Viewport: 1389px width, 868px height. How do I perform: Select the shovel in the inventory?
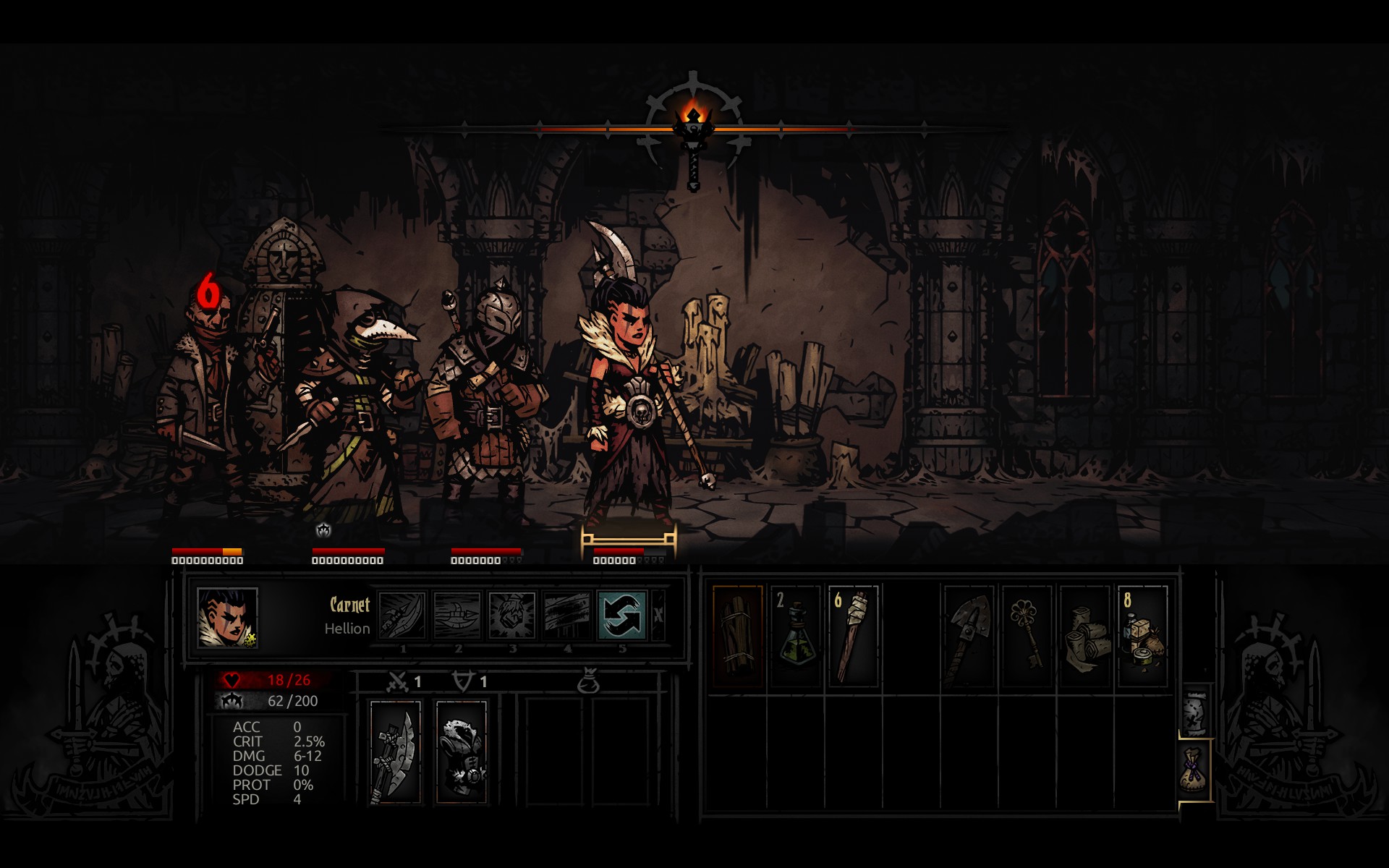pyautogui.click(x=969, y=636)
